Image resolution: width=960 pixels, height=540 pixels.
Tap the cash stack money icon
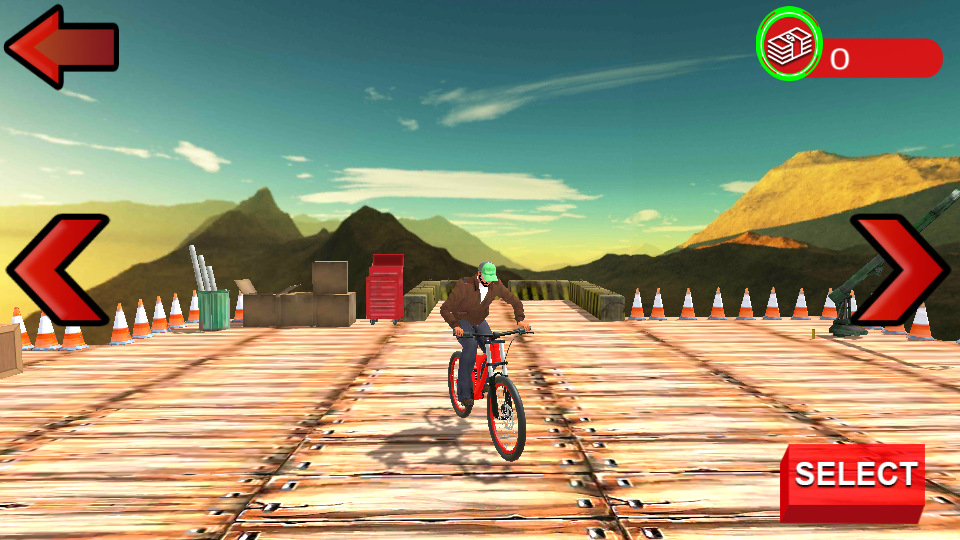click(x=788, y=44)
